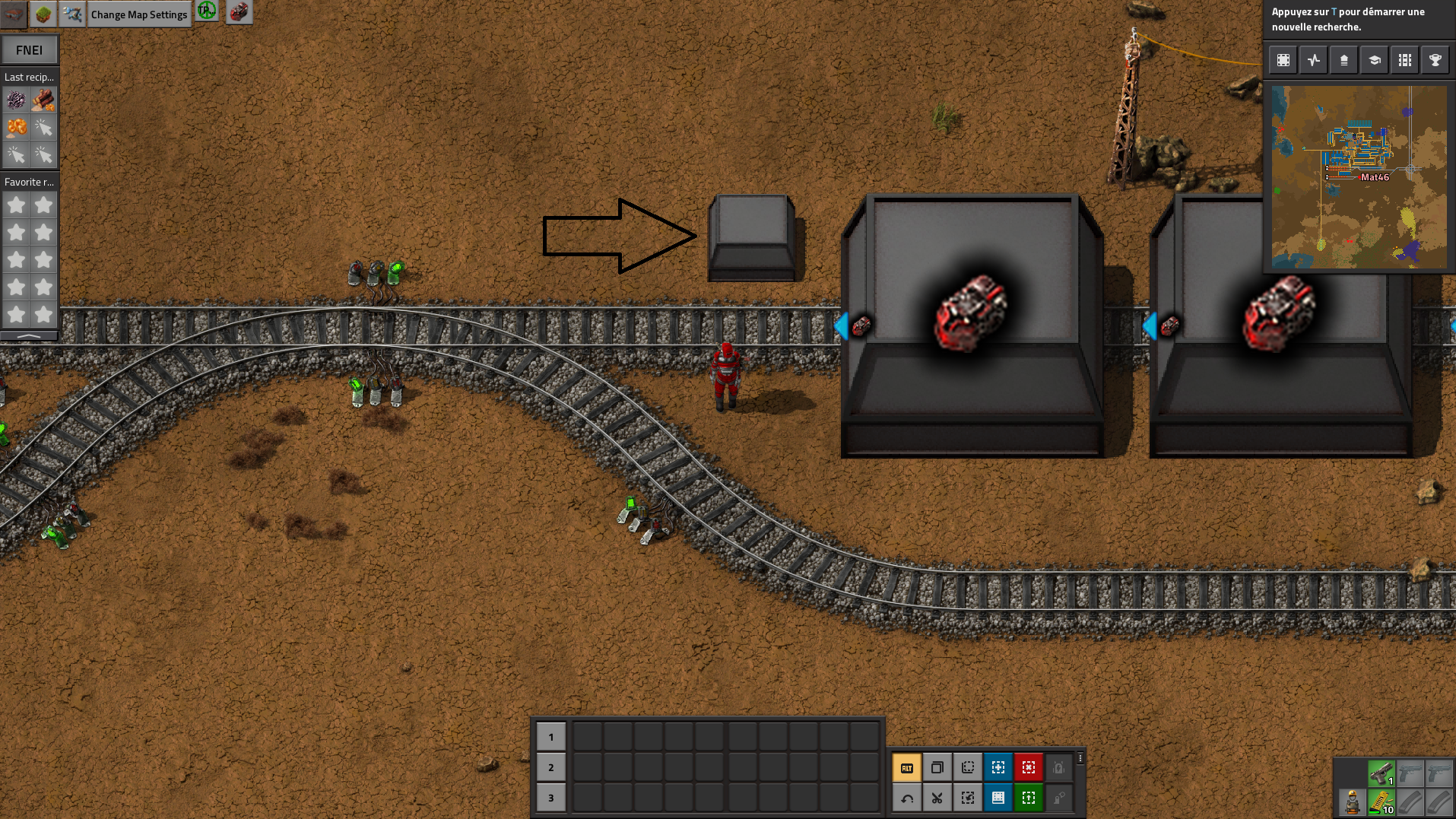Click the minimap to open the map
Image resolution: width=1456 pixels, height=819 pixels.
point(1359,176)
